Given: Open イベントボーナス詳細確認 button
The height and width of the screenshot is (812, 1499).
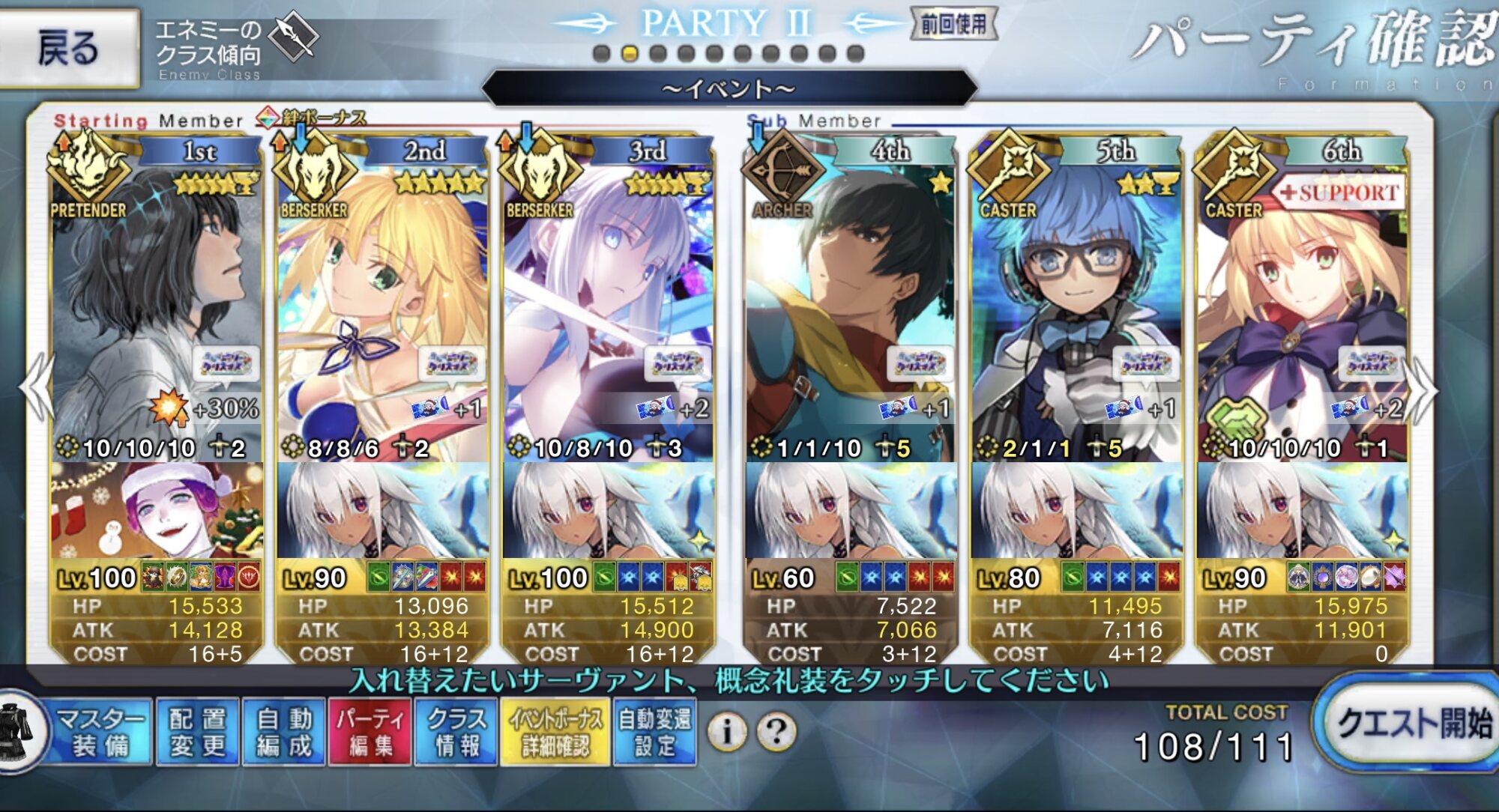Looking at the screenshot, I should click(x=555, y=732).
